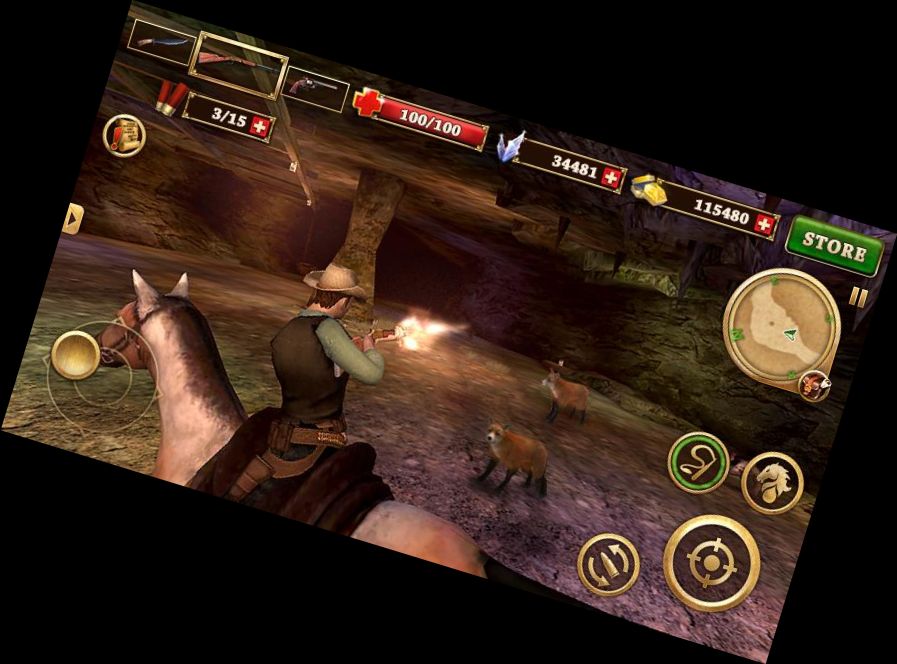Choose the shotgun weapon slot
The image size is (897, 664).
[238, 64]
